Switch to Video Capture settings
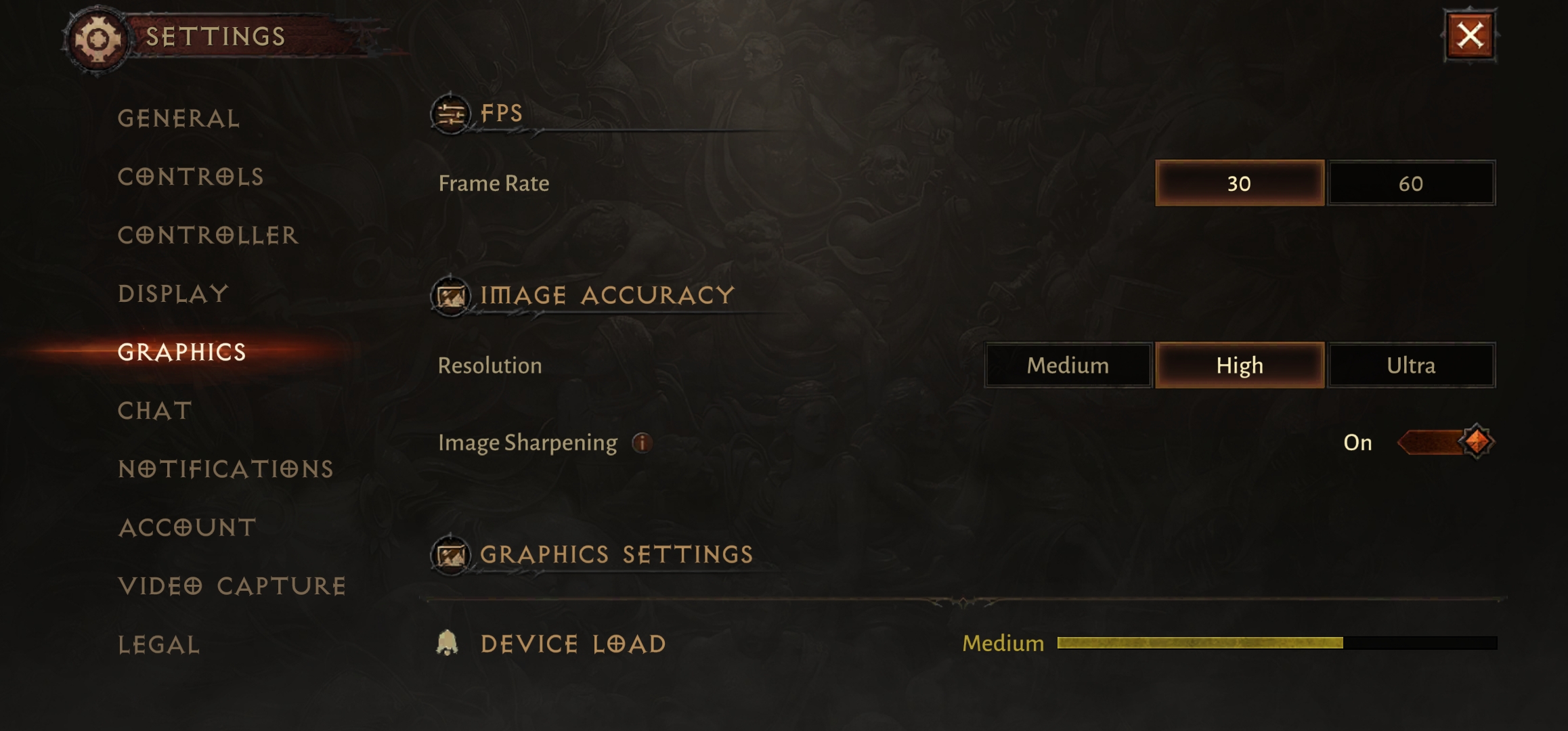The width and height of the screenshot is (1568, 731). click(x=232, y=586)
